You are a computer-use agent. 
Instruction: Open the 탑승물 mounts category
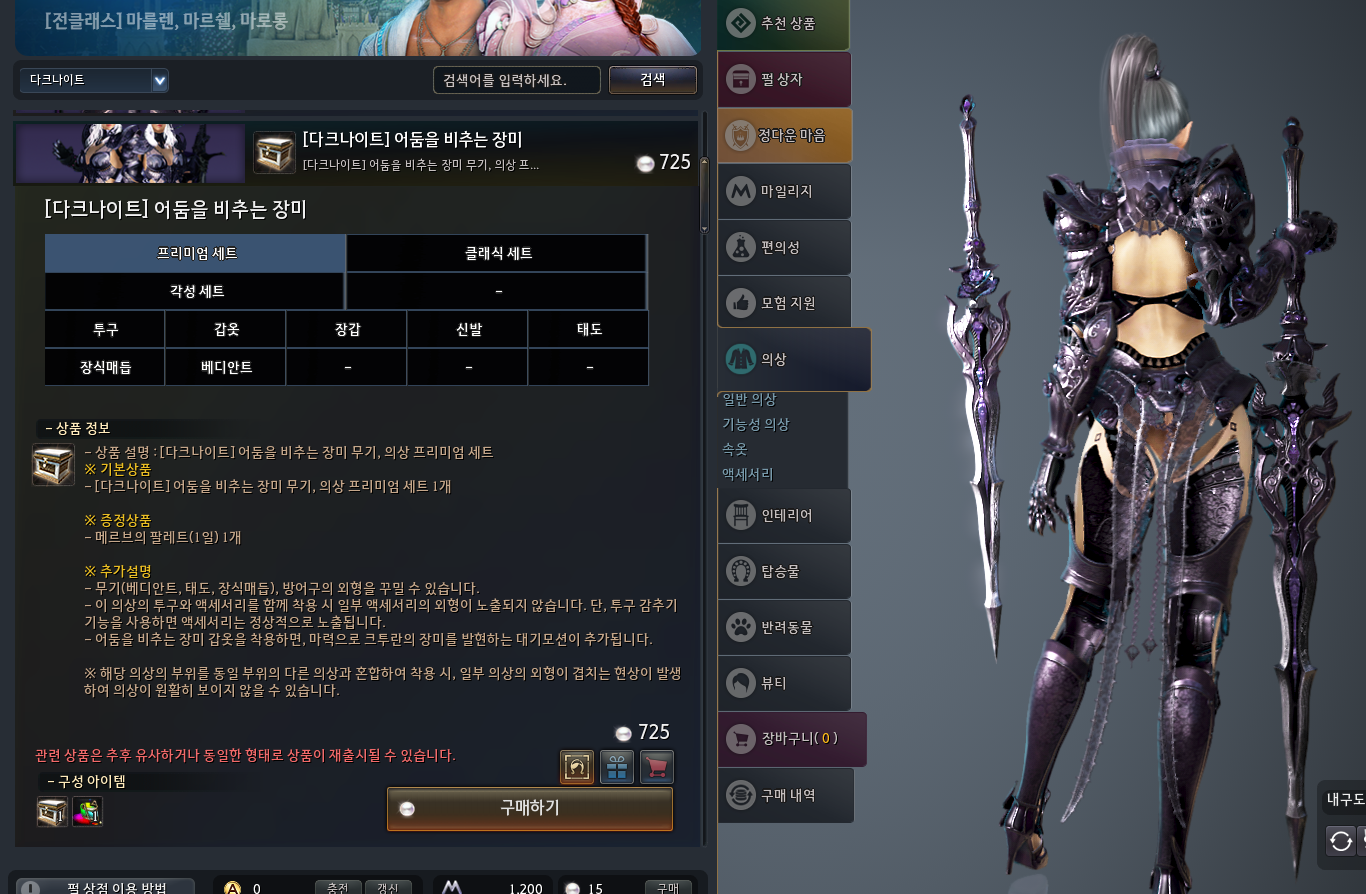coord(784,571)
